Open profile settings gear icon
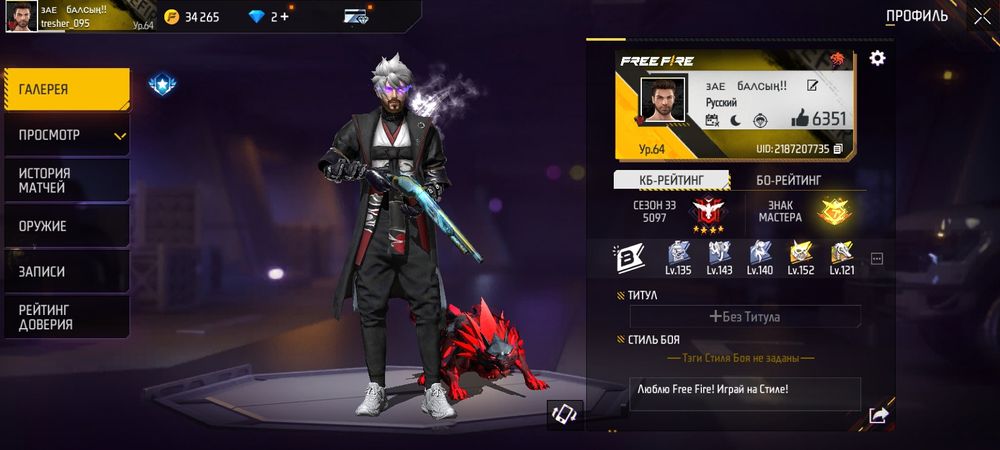Image resolution: width=1000 pixels, height=450 pixels. coord(877,58)
